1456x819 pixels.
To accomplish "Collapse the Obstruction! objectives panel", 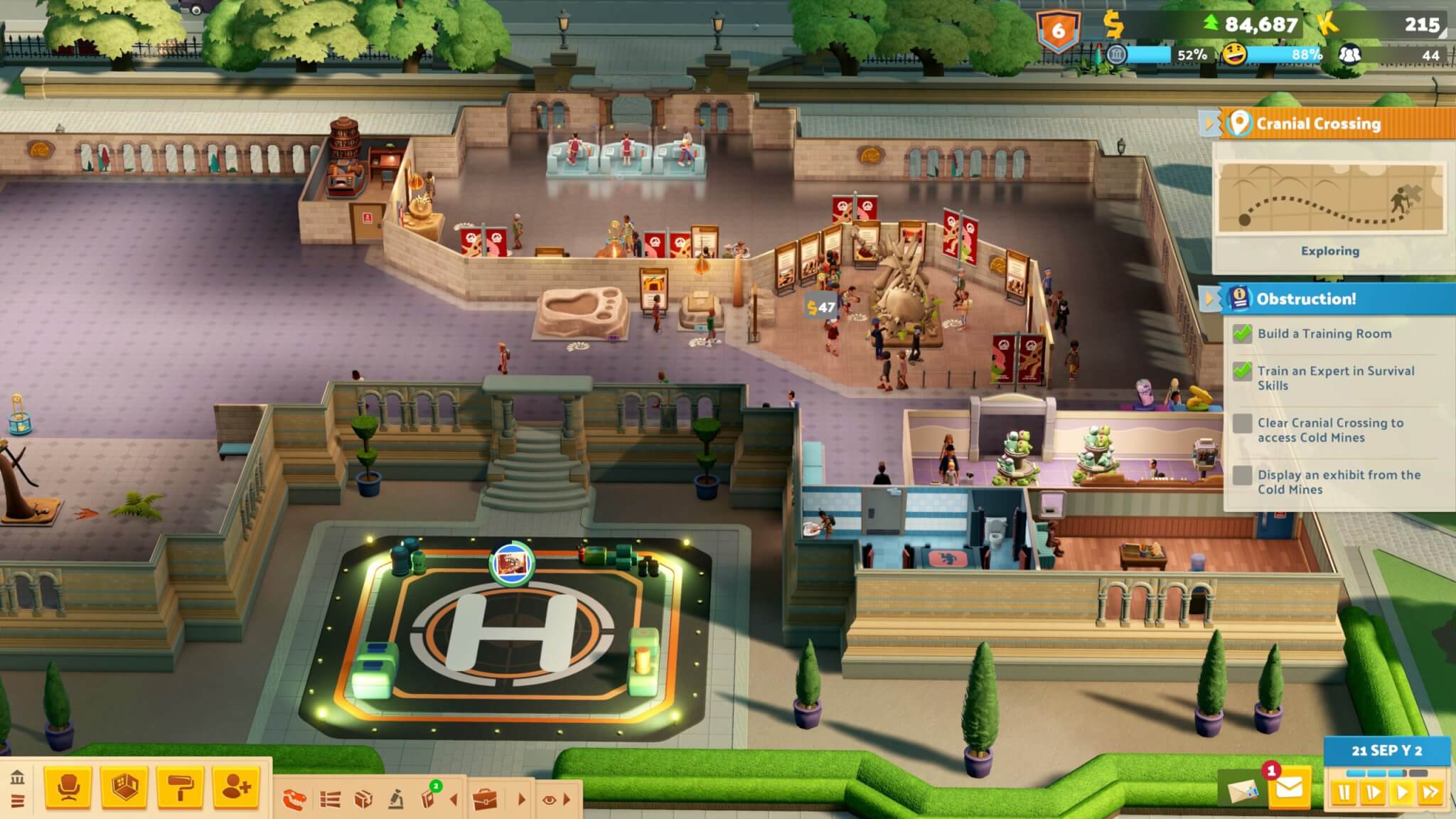I will 1208,299.
